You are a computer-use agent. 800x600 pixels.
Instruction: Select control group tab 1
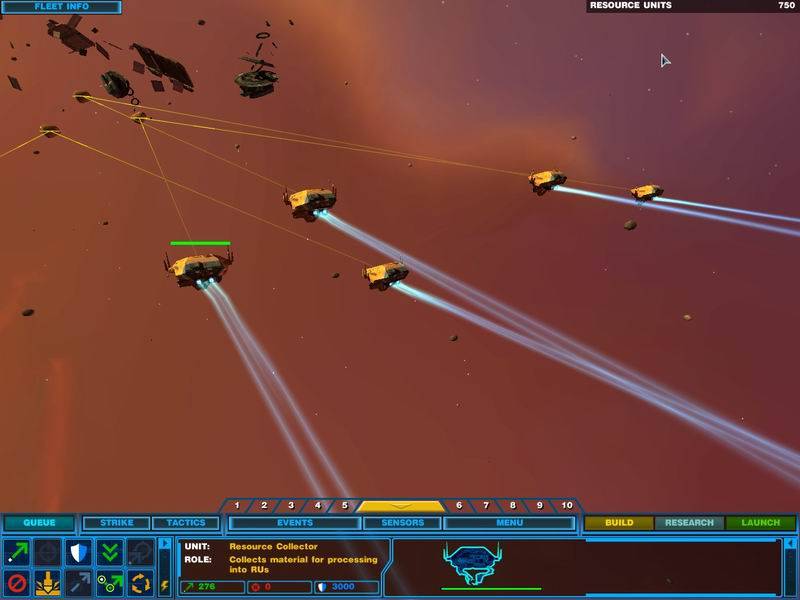237,506
